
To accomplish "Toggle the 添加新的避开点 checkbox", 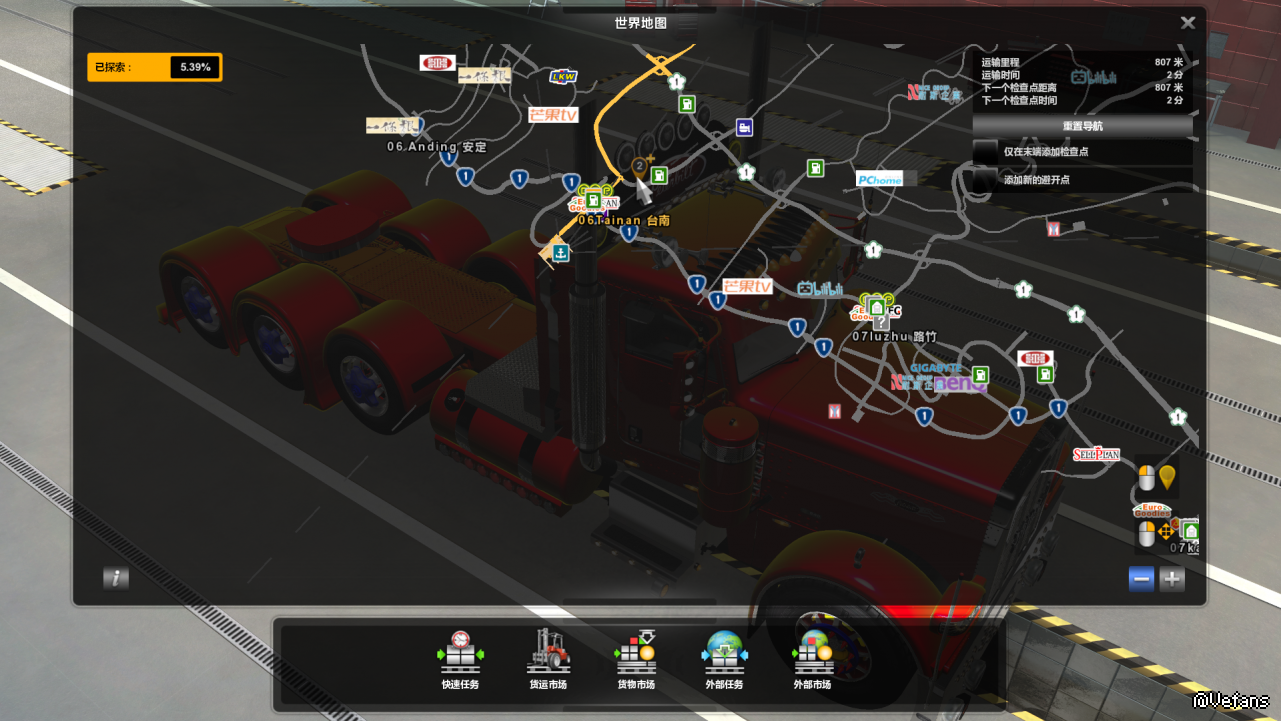I will click(987, 179).
